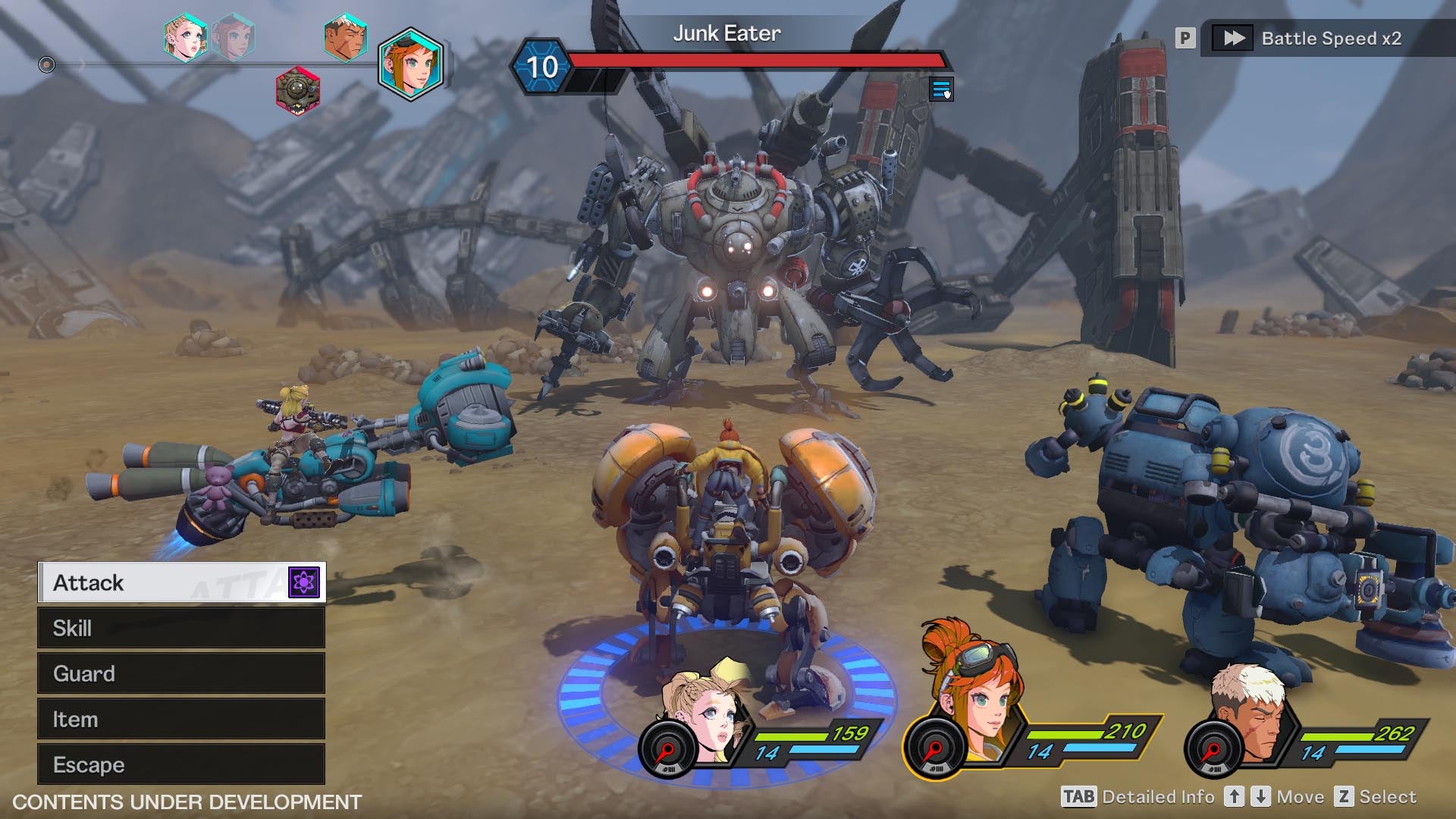The width and height of the screenshot is (1456, 819).
Task: Click the hexagon showing boss level 10
Action: click(541, 68)
